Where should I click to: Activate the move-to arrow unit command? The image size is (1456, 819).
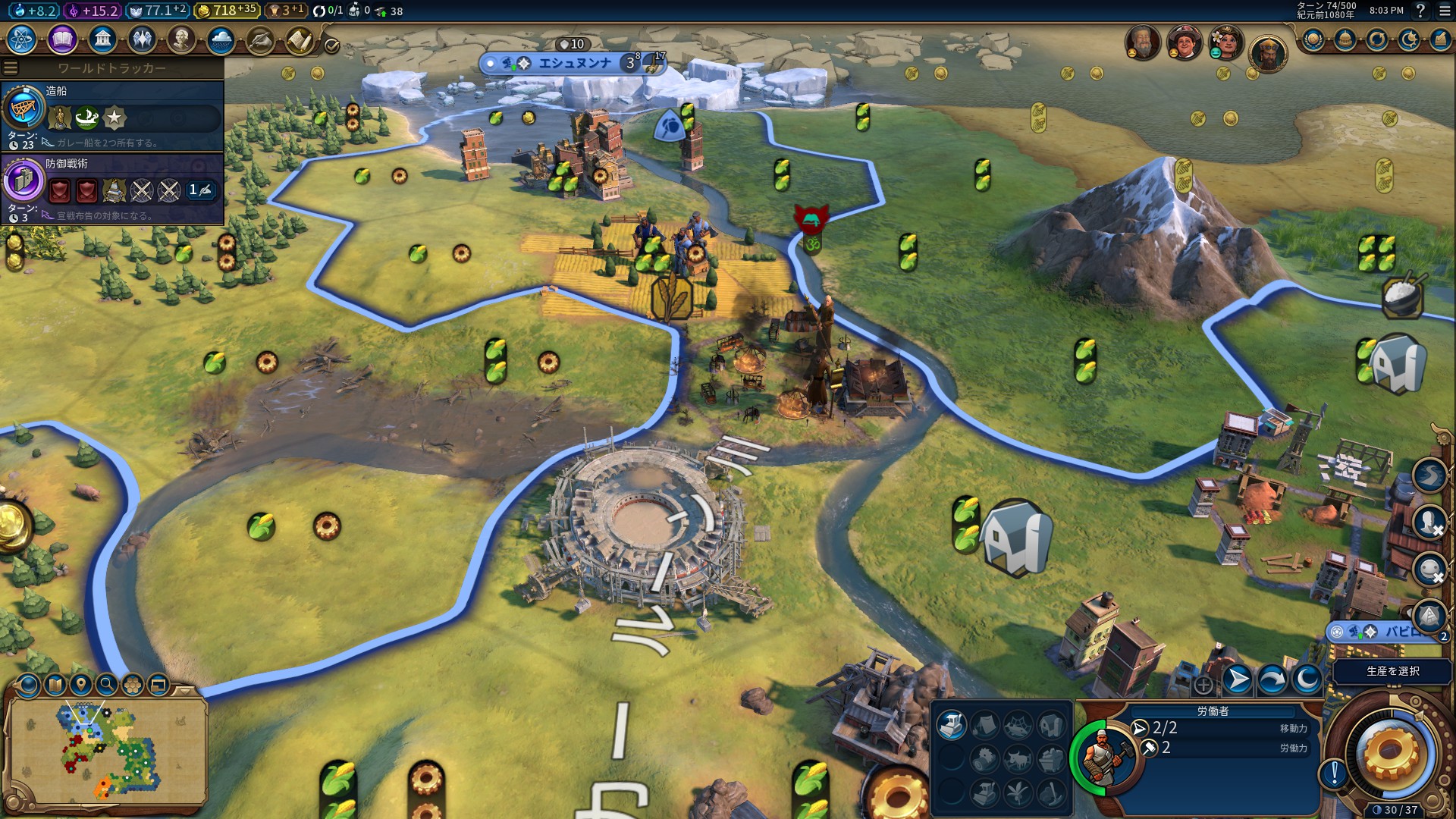coord(1238,679)
